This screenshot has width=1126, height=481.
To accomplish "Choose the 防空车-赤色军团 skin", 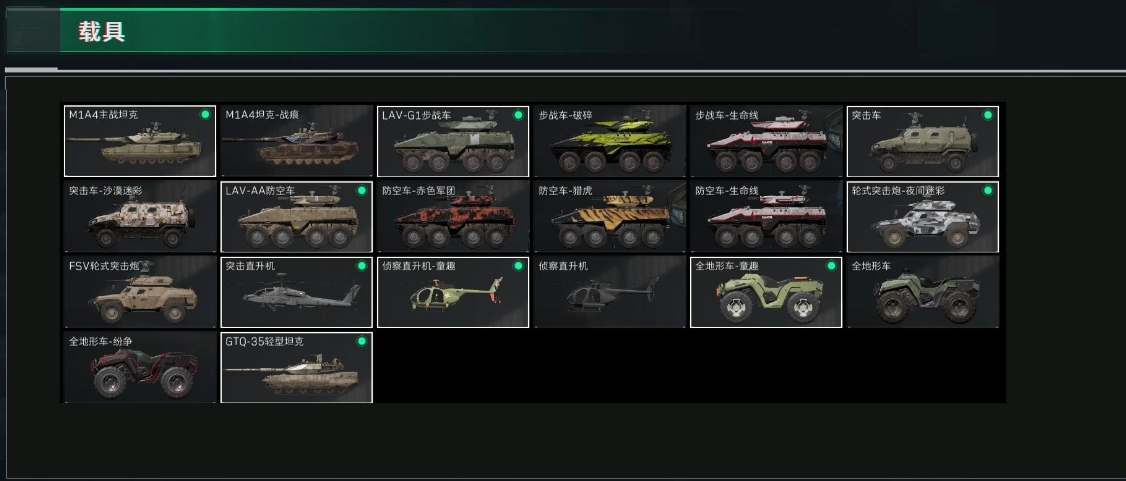I will coord(453,217).
